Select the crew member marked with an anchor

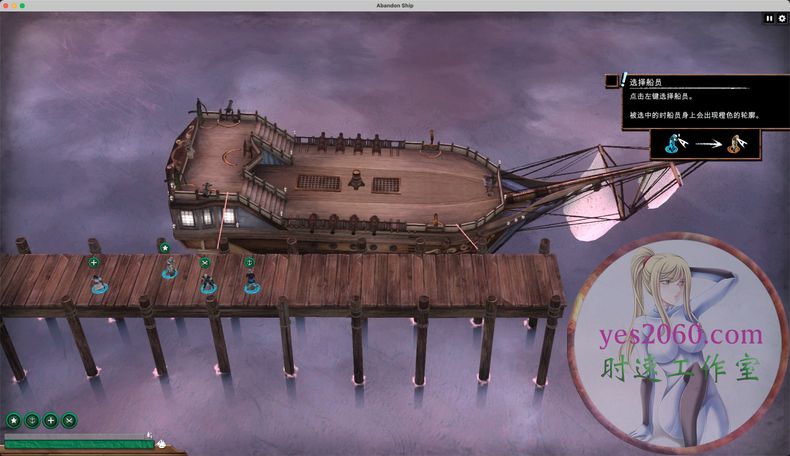click(251, 285)
